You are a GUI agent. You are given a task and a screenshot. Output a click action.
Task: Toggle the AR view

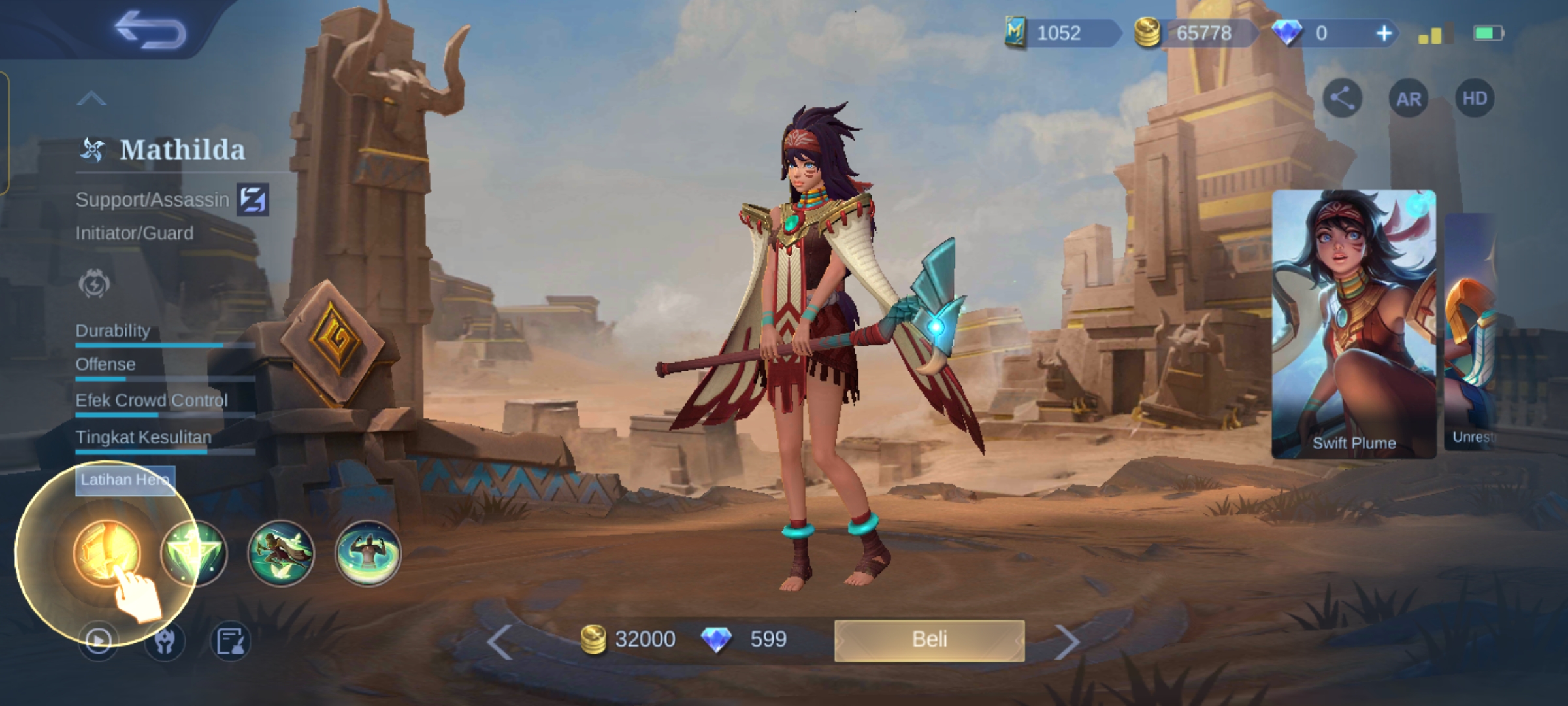[1409, 99]
